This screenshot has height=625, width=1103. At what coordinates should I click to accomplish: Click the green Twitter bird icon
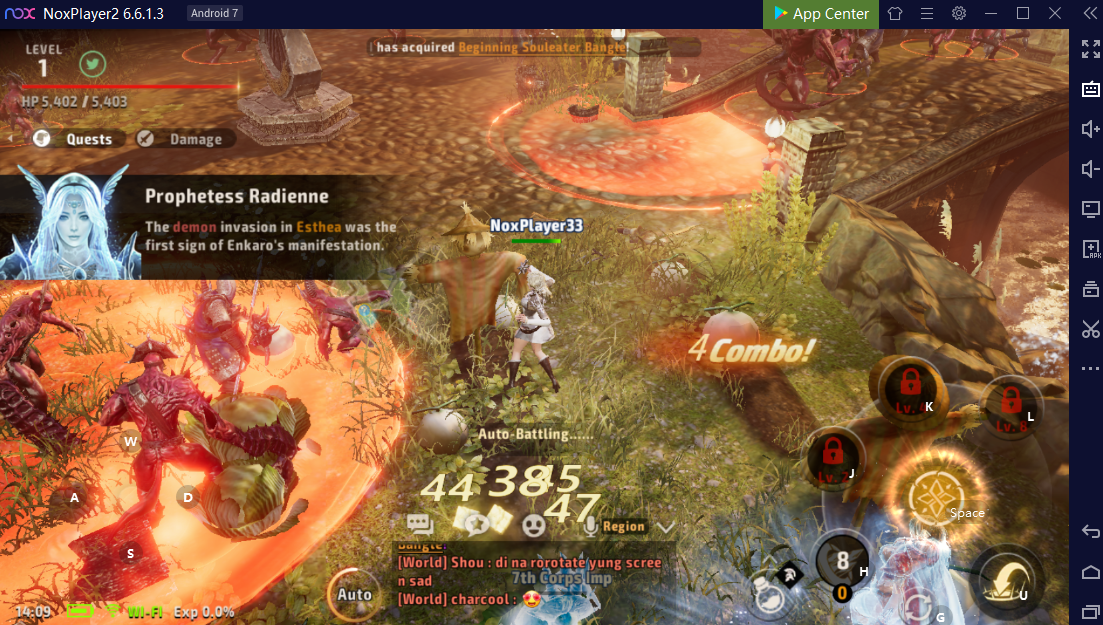pos(93,63)
